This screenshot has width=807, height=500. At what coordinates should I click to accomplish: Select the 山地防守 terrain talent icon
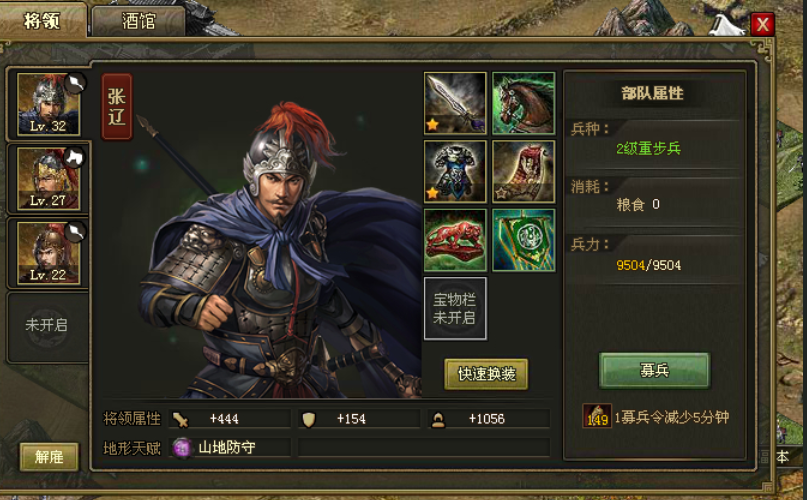pos(182,447)
